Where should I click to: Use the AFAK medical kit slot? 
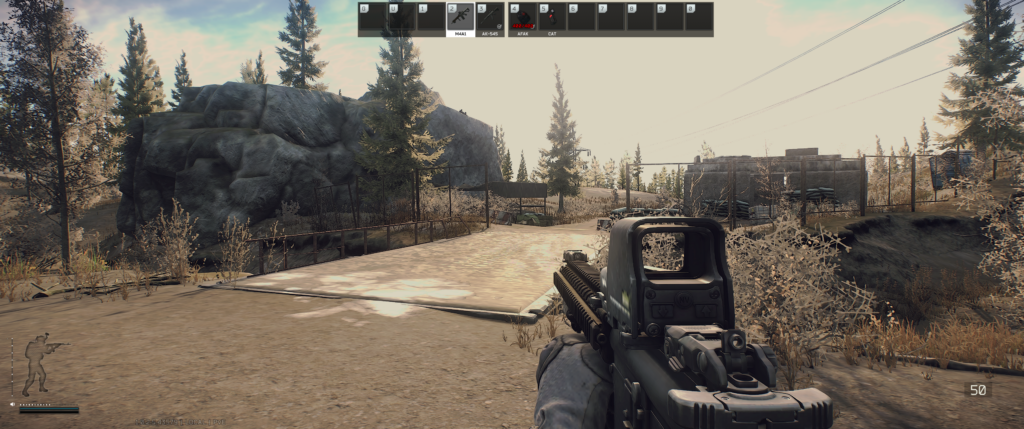pyautogui.click(x=523, y=18)
